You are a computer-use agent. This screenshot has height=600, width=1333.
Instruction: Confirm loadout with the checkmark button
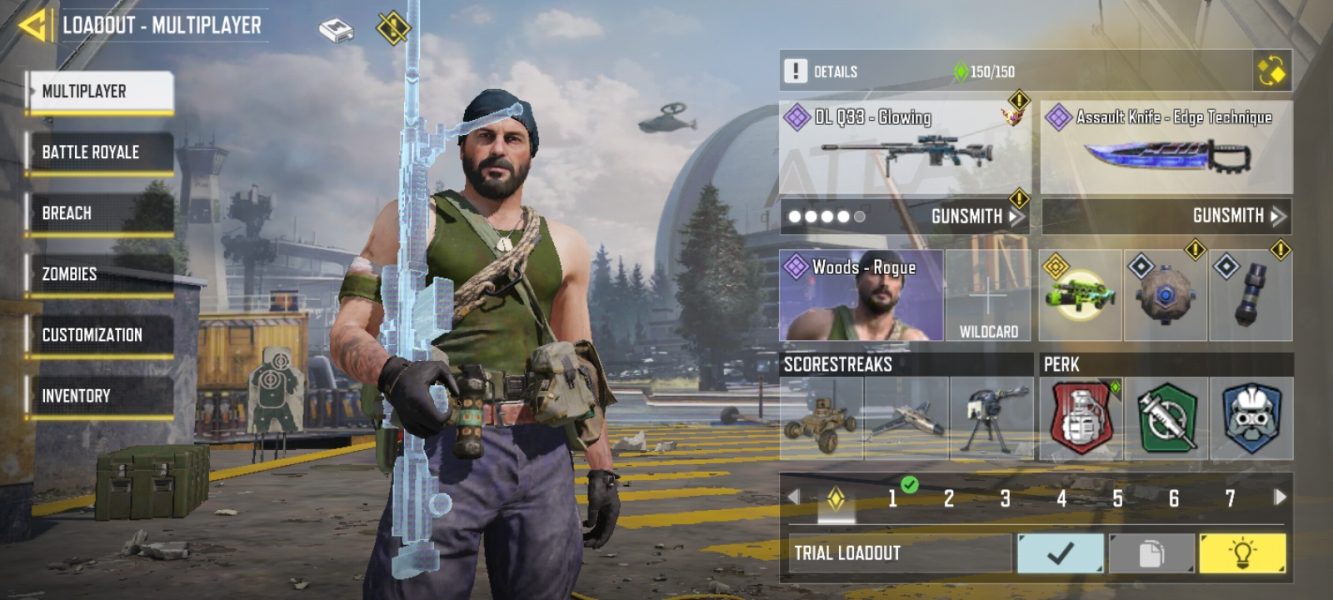1060,553
